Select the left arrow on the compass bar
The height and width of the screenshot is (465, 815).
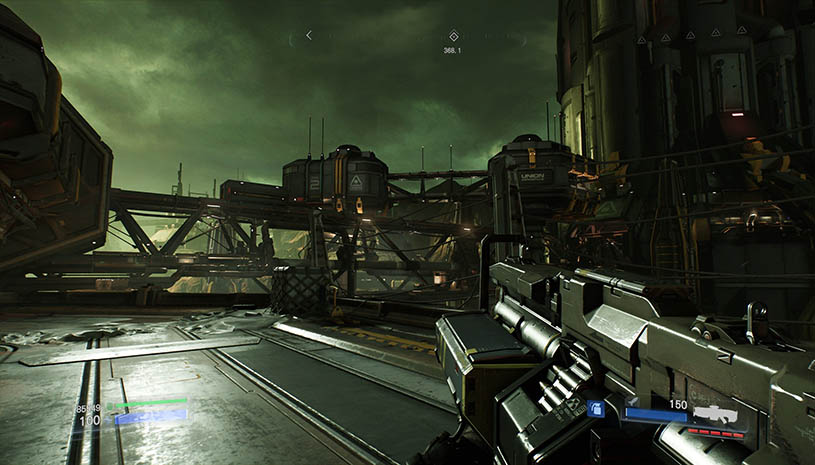click(308, 35)
